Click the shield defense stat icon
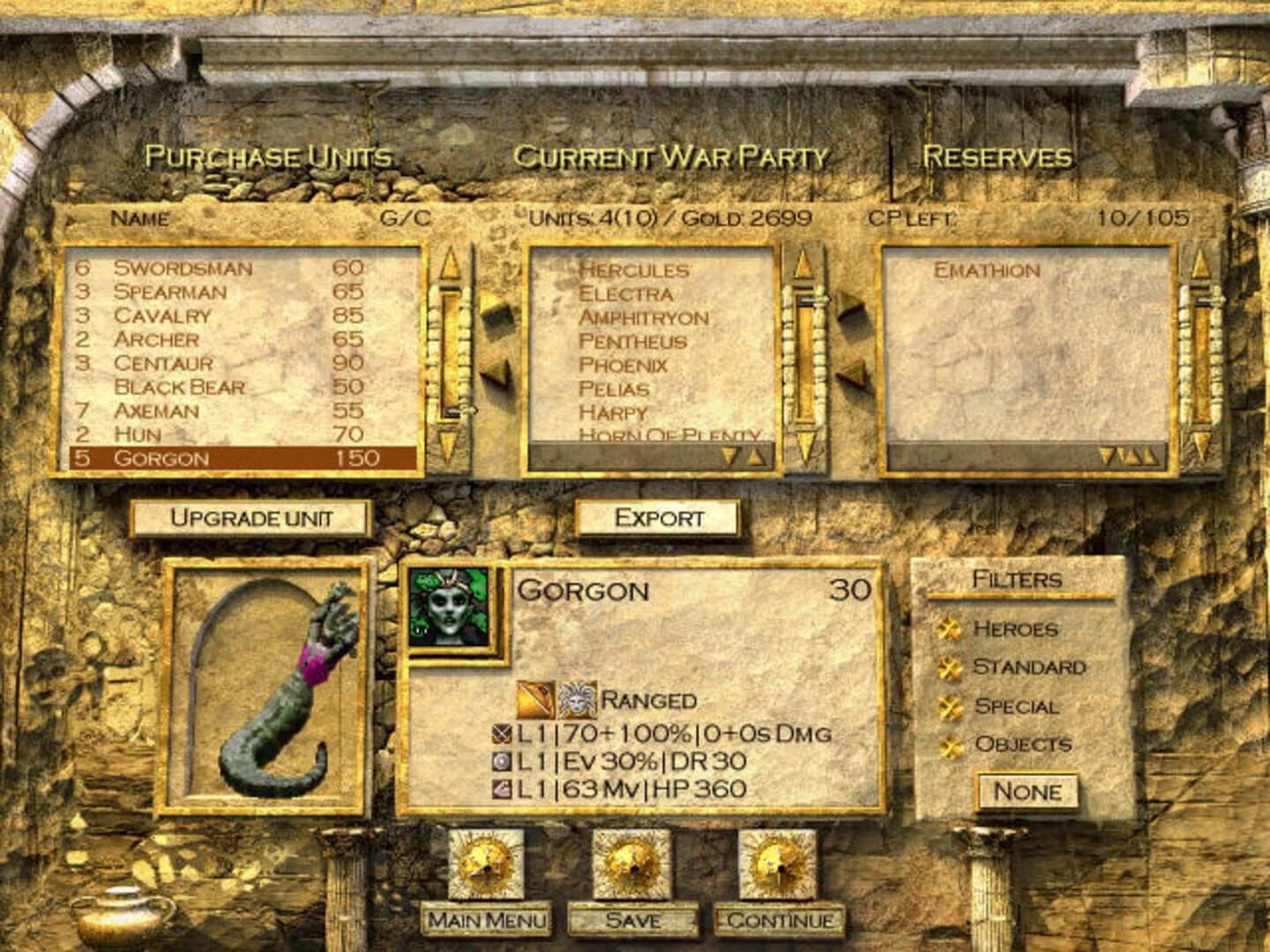The height and width of the screenshot is (952, 1270). coord(500,761)
